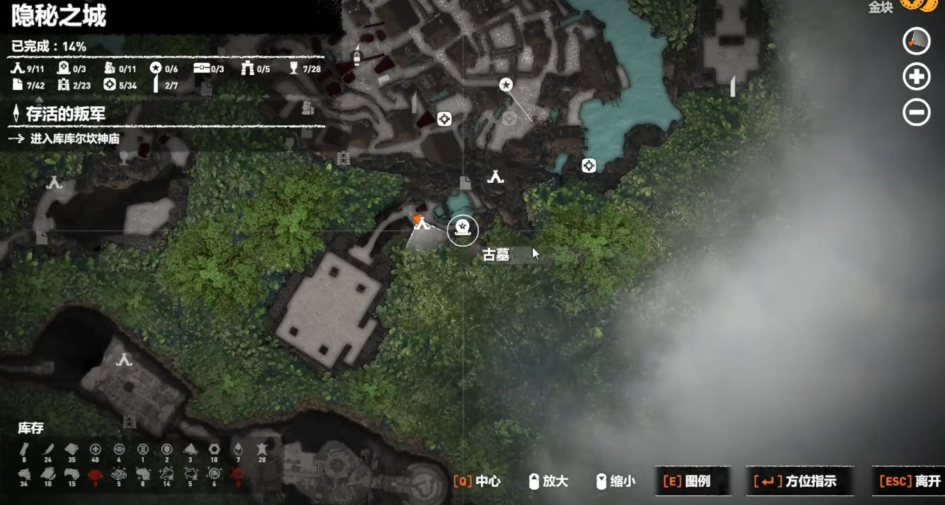Select the highlighted 古墓 tomb marker

click(462, 230)
